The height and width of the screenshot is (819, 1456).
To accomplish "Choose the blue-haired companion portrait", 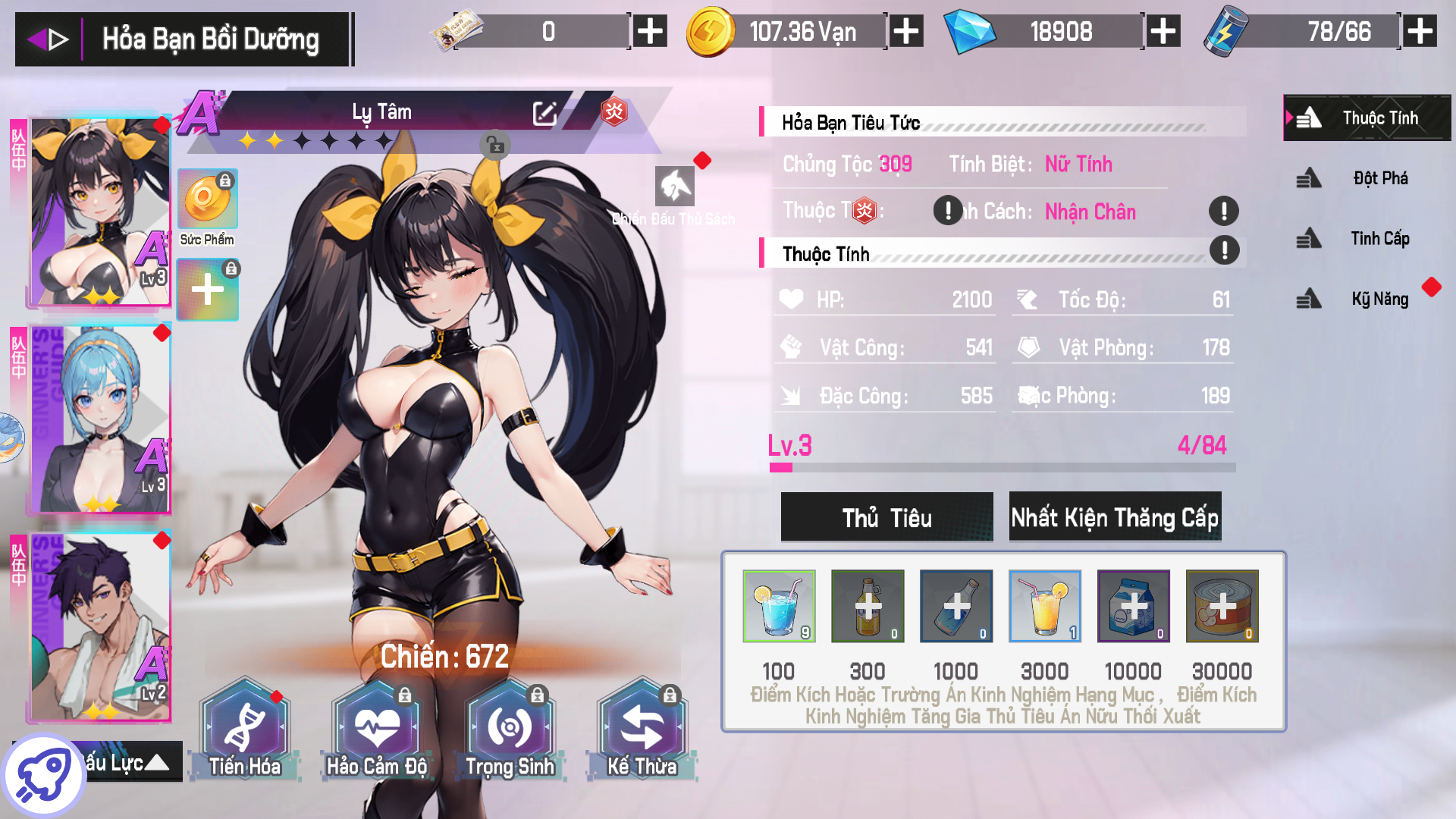I will click(x=100, y=421).
